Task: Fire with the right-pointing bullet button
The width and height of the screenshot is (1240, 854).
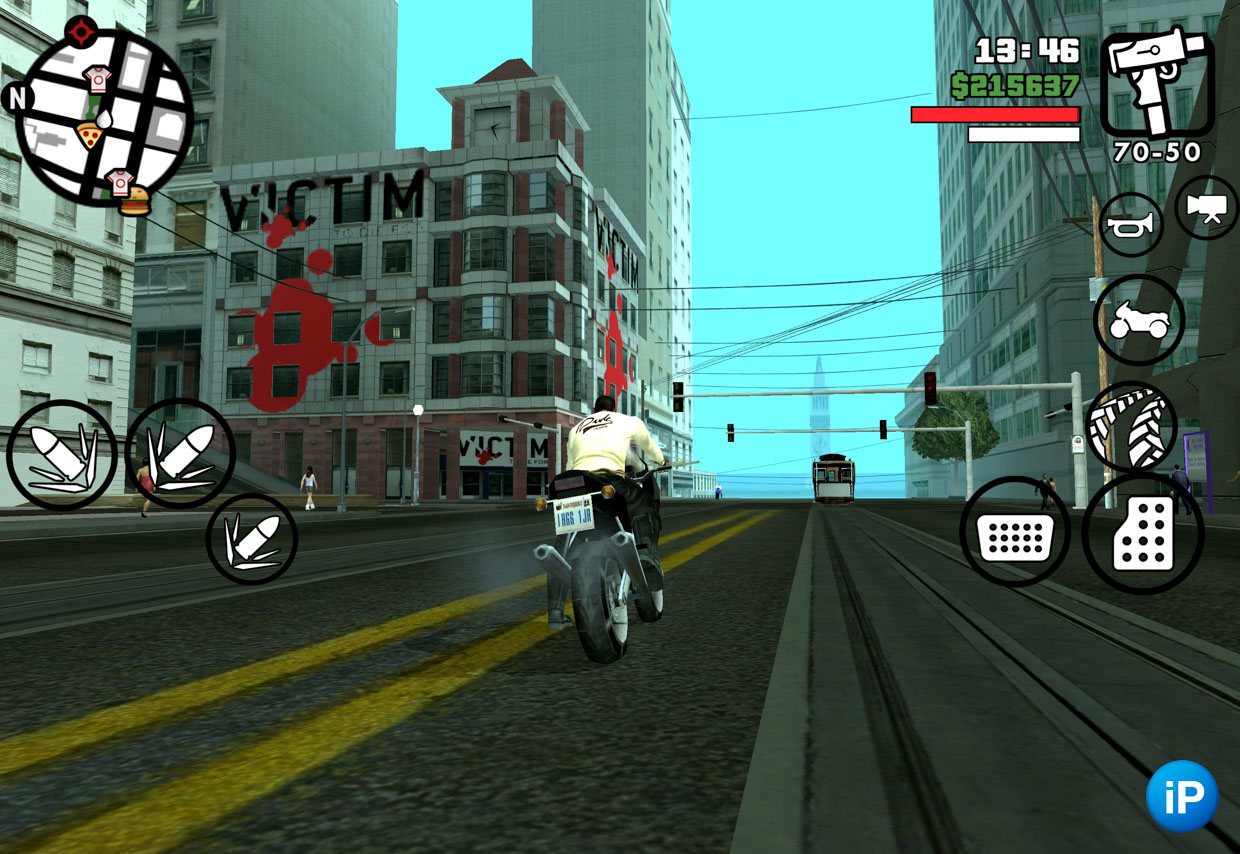Action: click(181, 453)
